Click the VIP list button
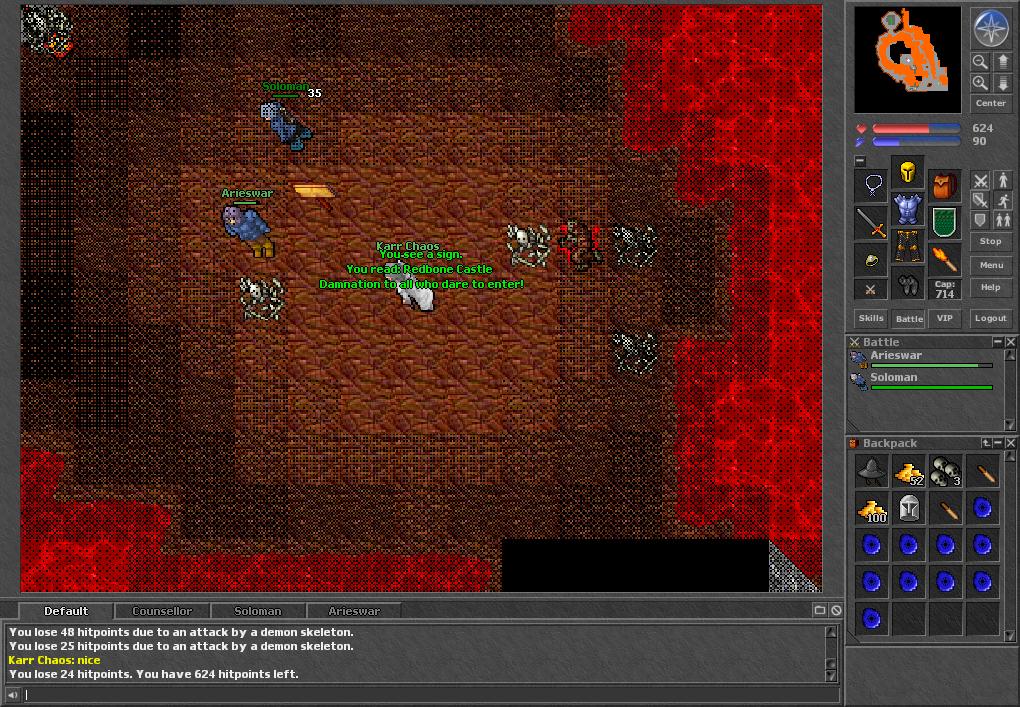The width and height of the screenshot is (1020, 707). (944, 318)
